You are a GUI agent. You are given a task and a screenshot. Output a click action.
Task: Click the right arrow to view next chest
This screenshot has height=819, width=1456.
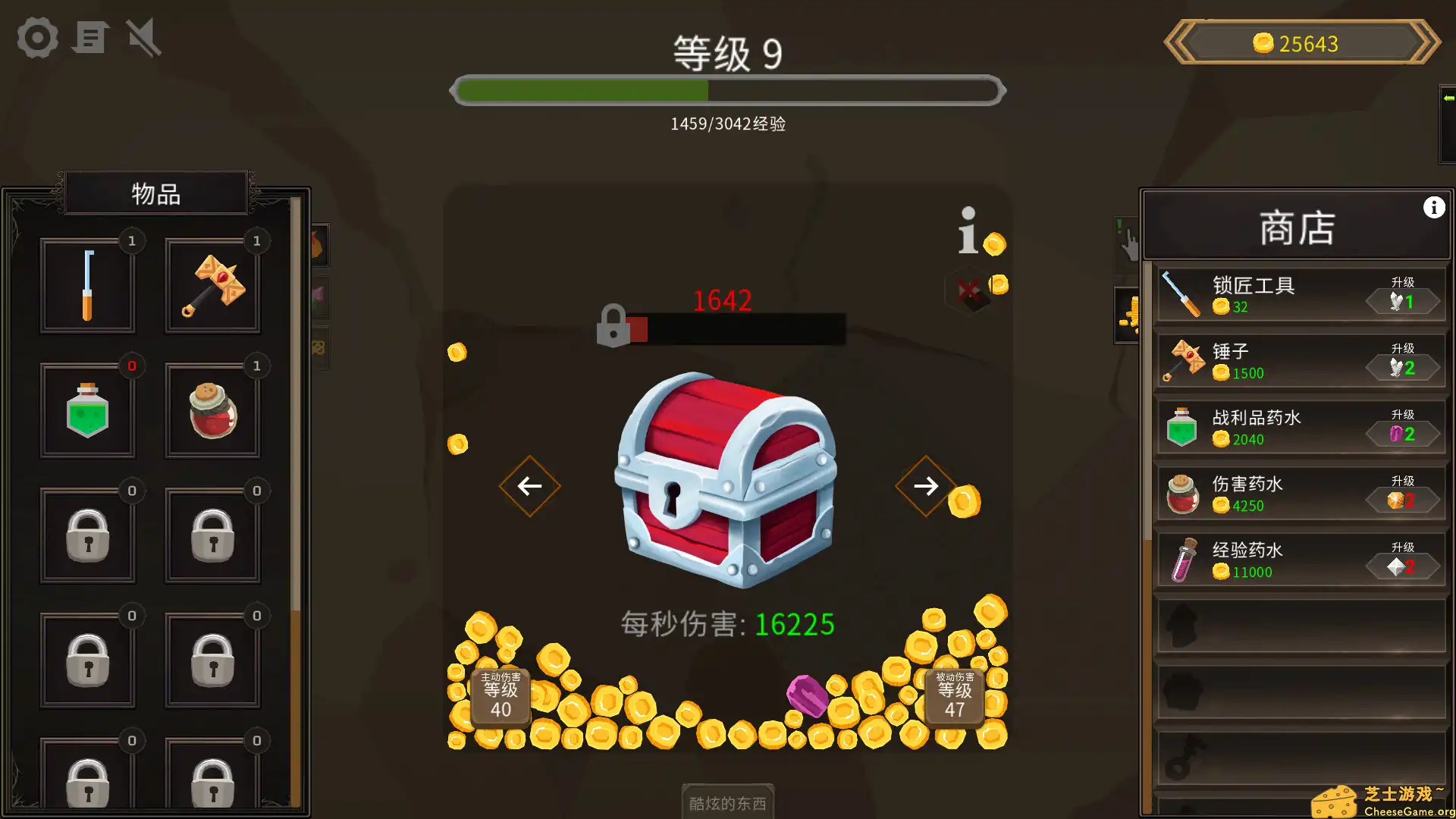tap(925, 486)
